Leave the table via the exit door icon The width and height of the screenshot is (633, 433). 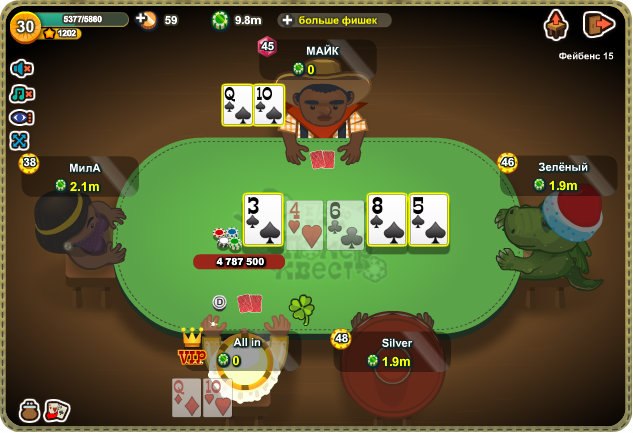click(597, 24)
